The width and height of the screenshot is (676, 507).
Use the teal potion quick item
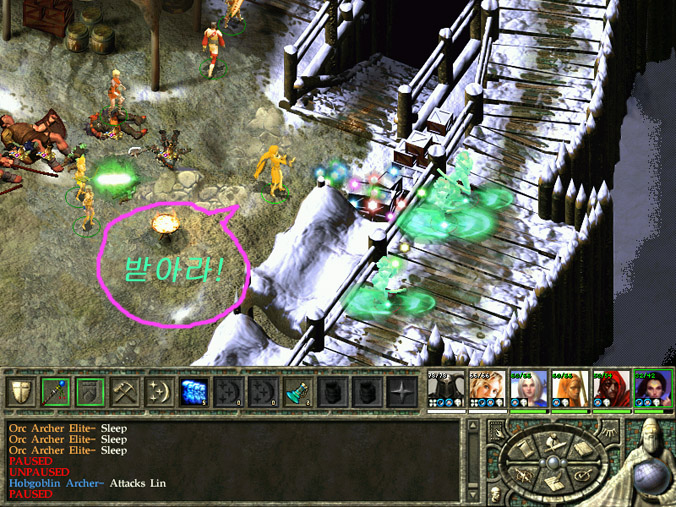[x=297, y=393]
